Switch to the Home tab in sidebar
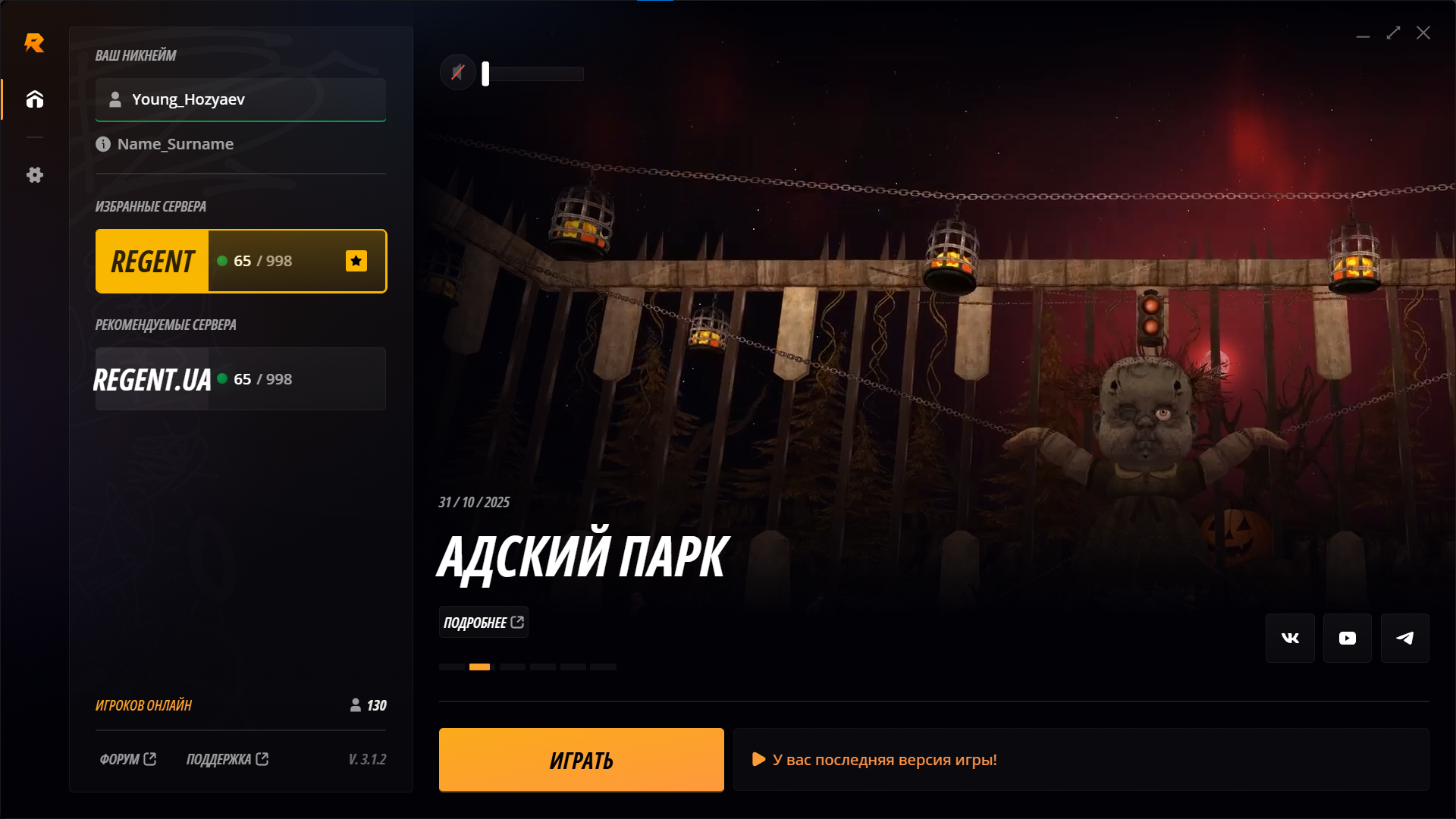Screen dimensions: 1456x819 pyautogui.click(x=34, y=99)
